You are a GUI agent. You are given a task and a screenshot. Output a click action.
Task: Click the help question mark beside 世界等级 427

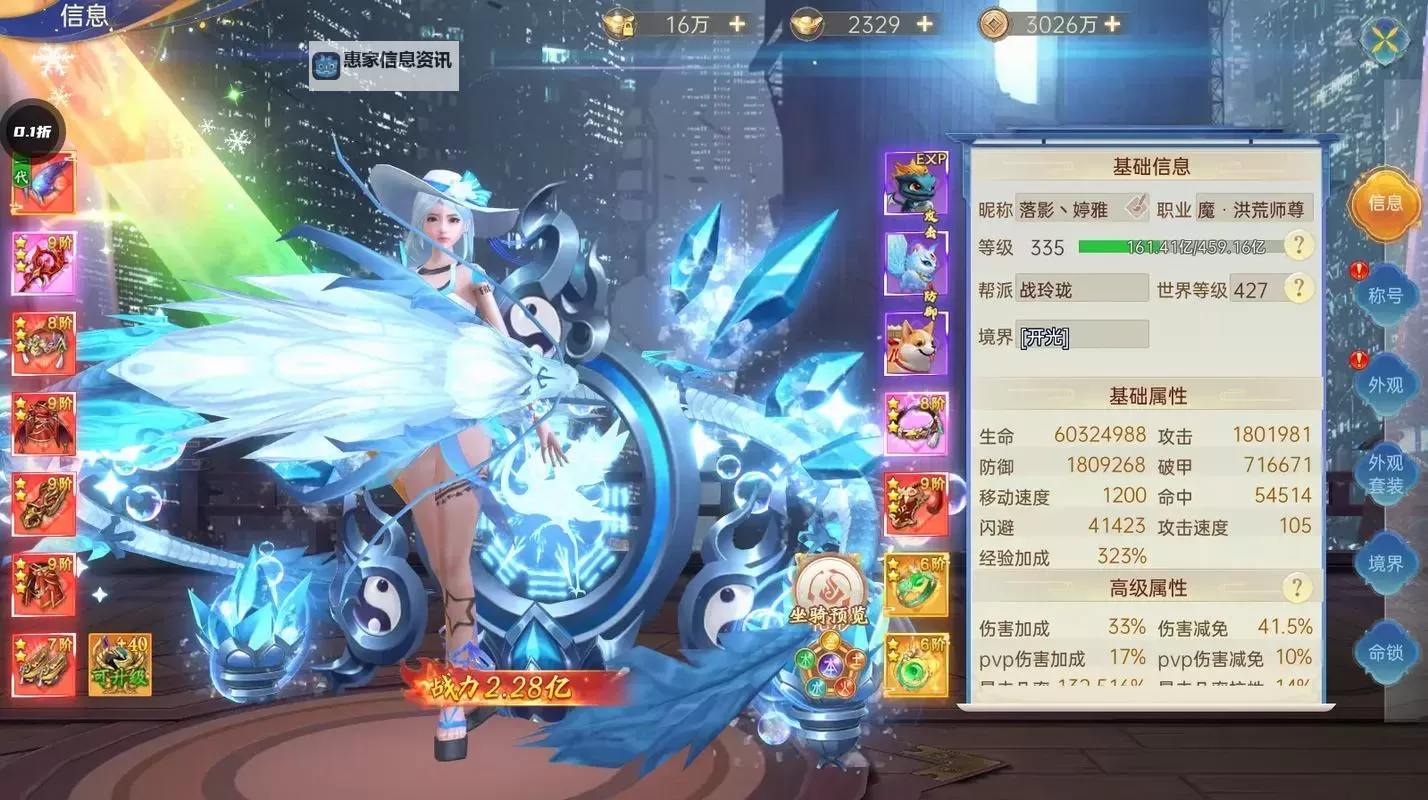1298,289
